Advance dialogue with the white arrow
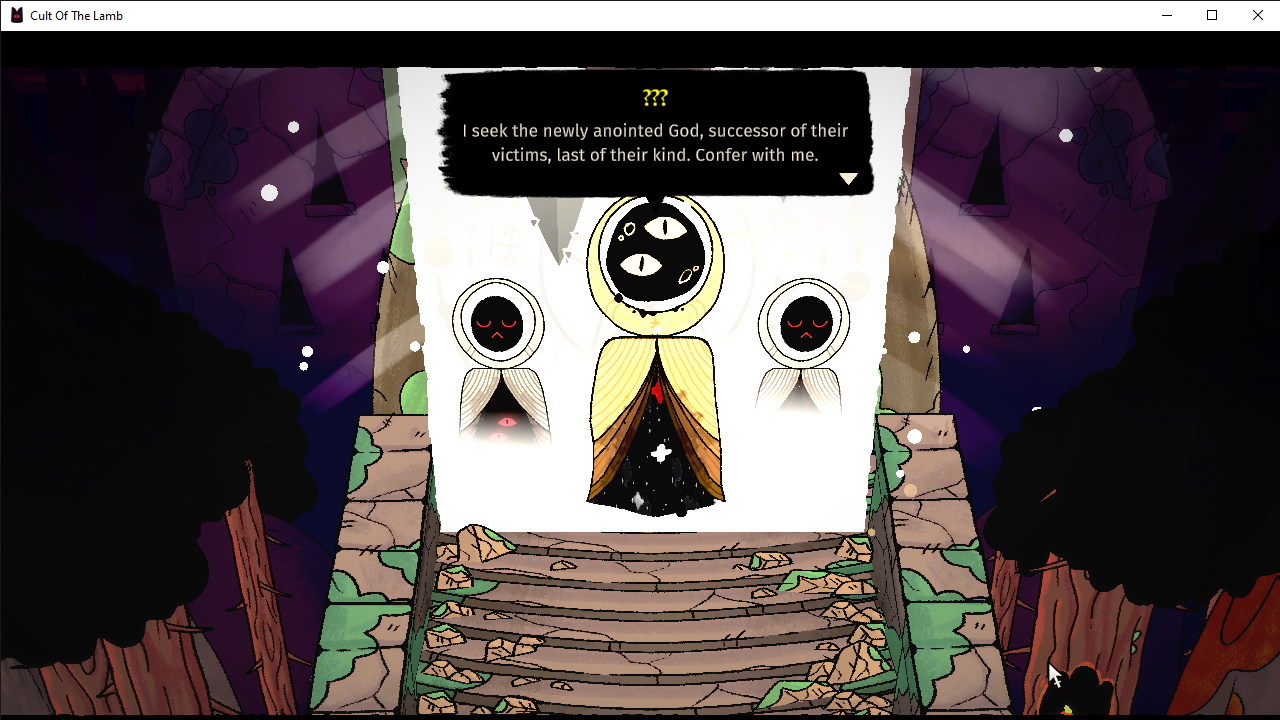This screenshot has width=1280, height=720. click(x=848, y=179)
